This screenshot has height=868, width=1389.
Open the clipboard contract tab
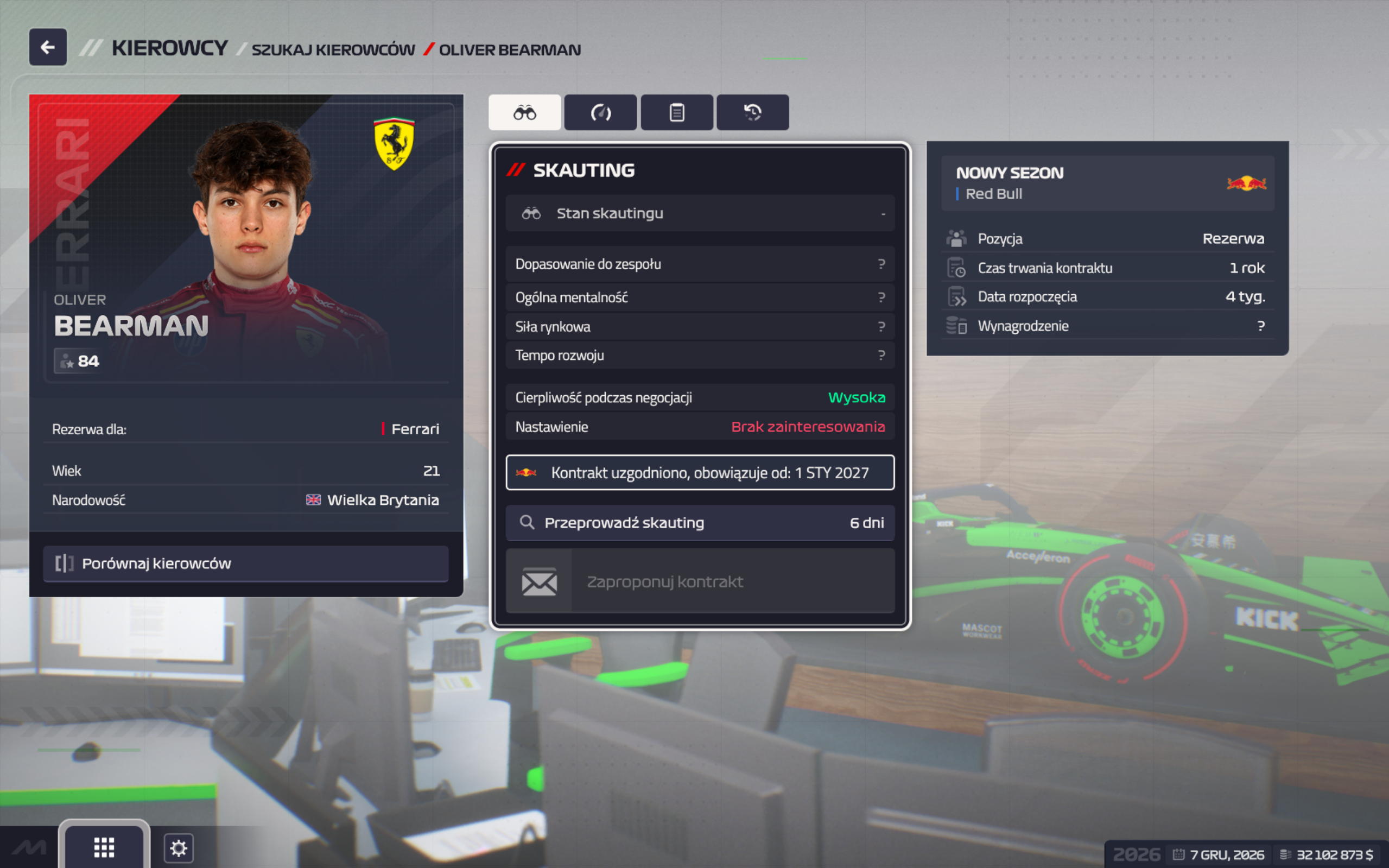tap(677, 112)
